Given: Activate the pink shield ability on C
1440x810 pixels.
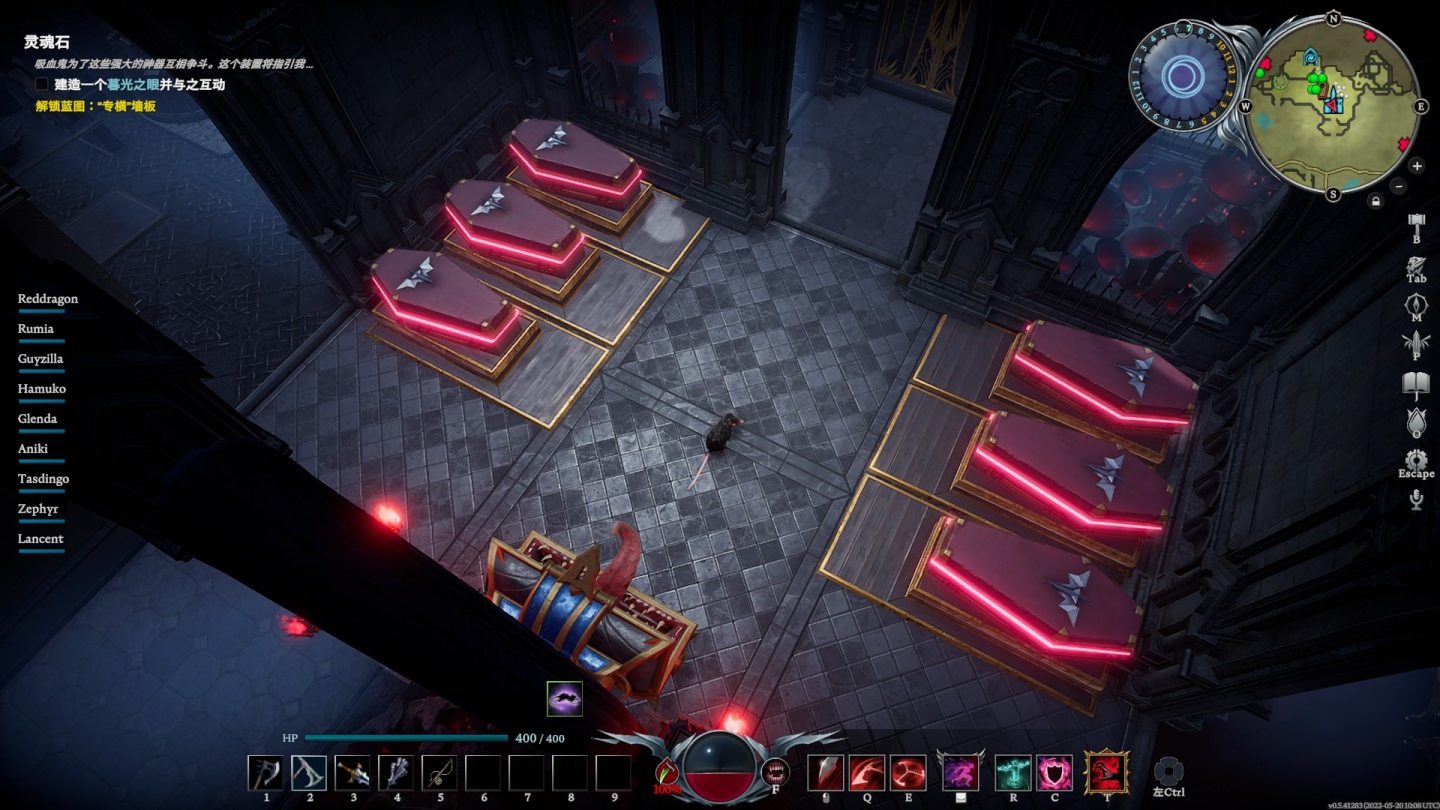Looking at the screenshot, I should click(x=1055, y=773).
